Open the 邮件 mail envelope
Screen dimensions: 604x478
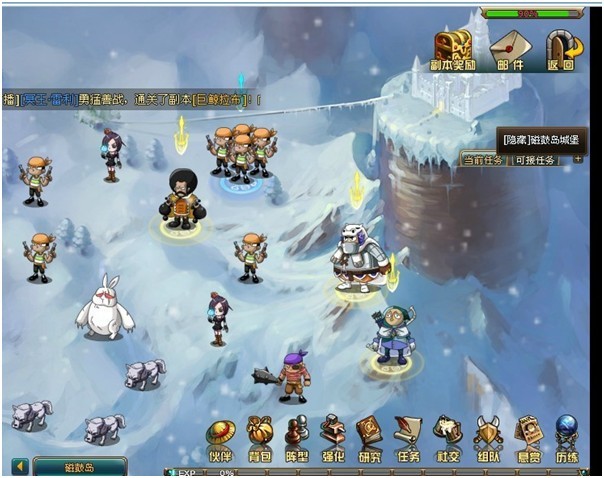508,48
